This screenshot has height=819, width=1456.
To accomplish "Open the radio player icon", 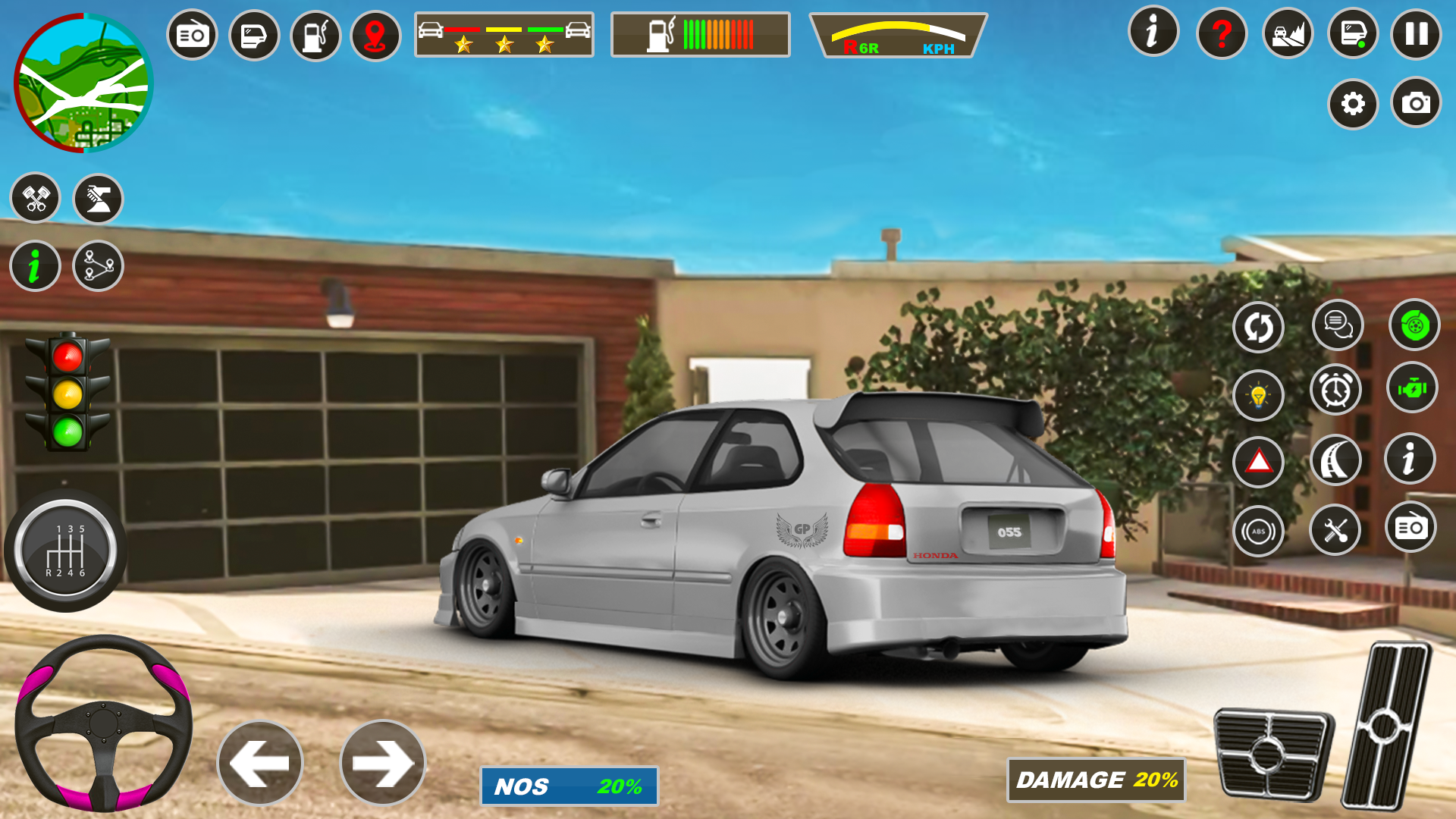I will click(x=192, y=34).
